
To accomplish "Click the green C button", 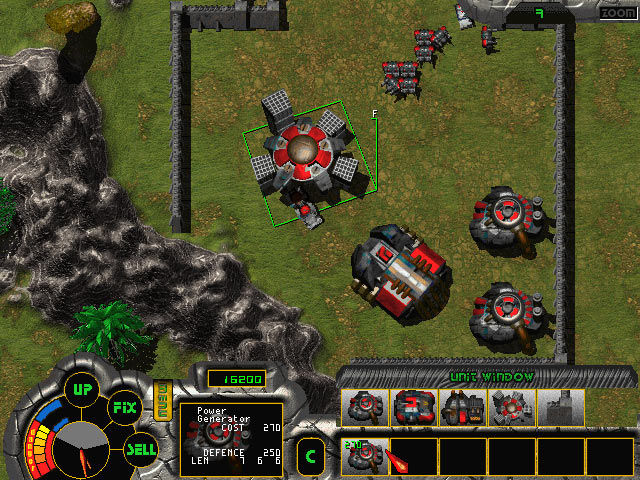I will 310,457.
